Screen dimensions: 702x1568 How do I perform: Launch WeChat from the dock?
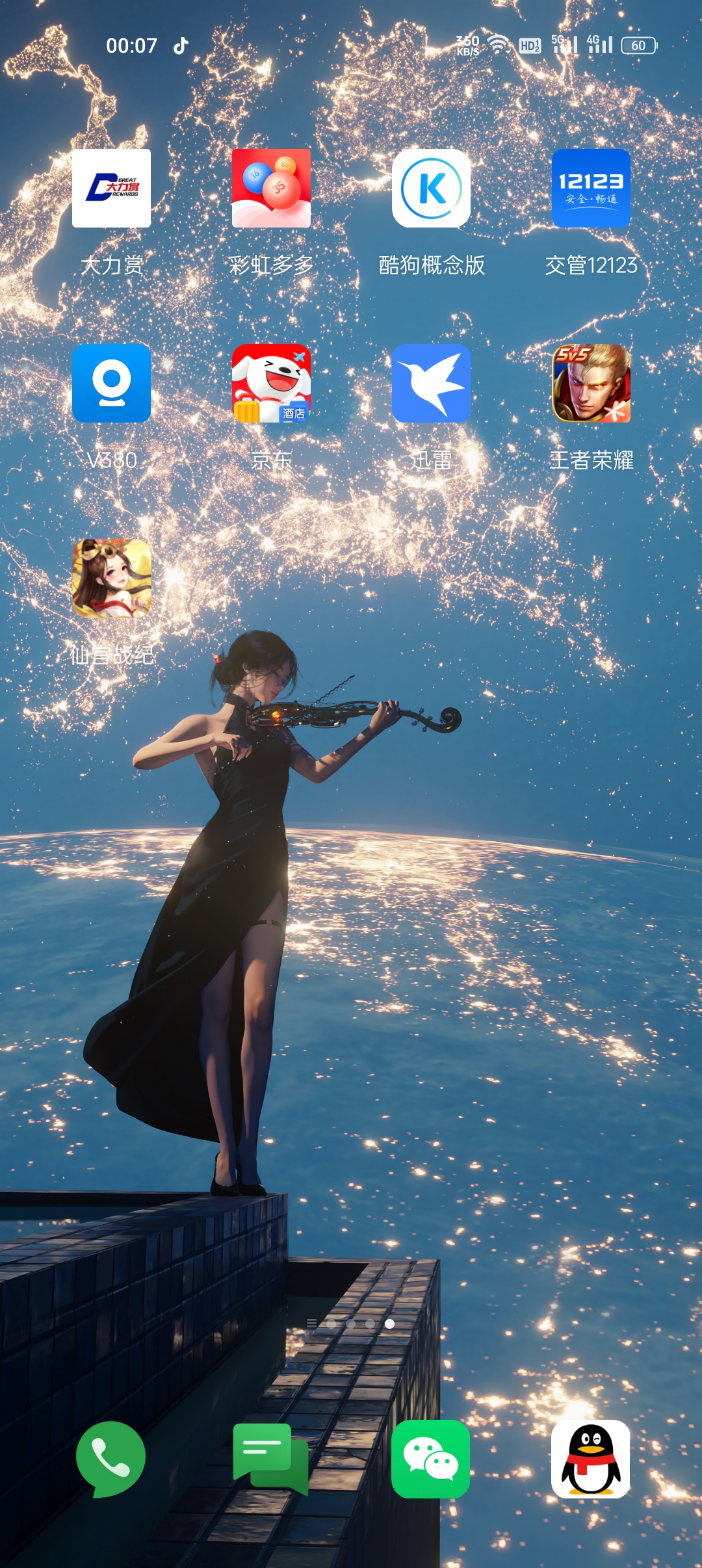[x=430, y=1459]
